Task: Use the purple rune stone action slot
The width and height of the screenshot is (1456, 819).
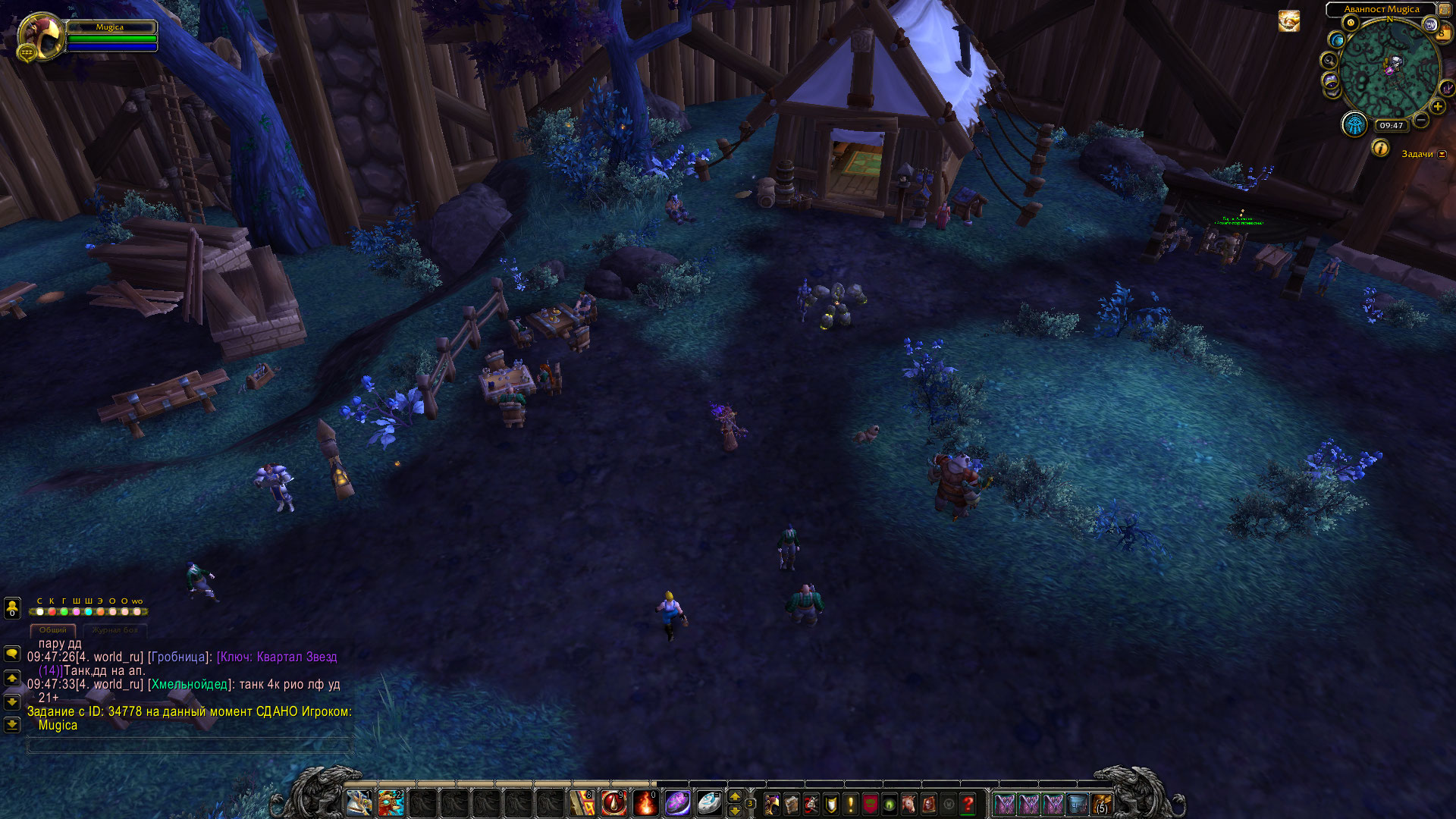Action: coord(677,803)
